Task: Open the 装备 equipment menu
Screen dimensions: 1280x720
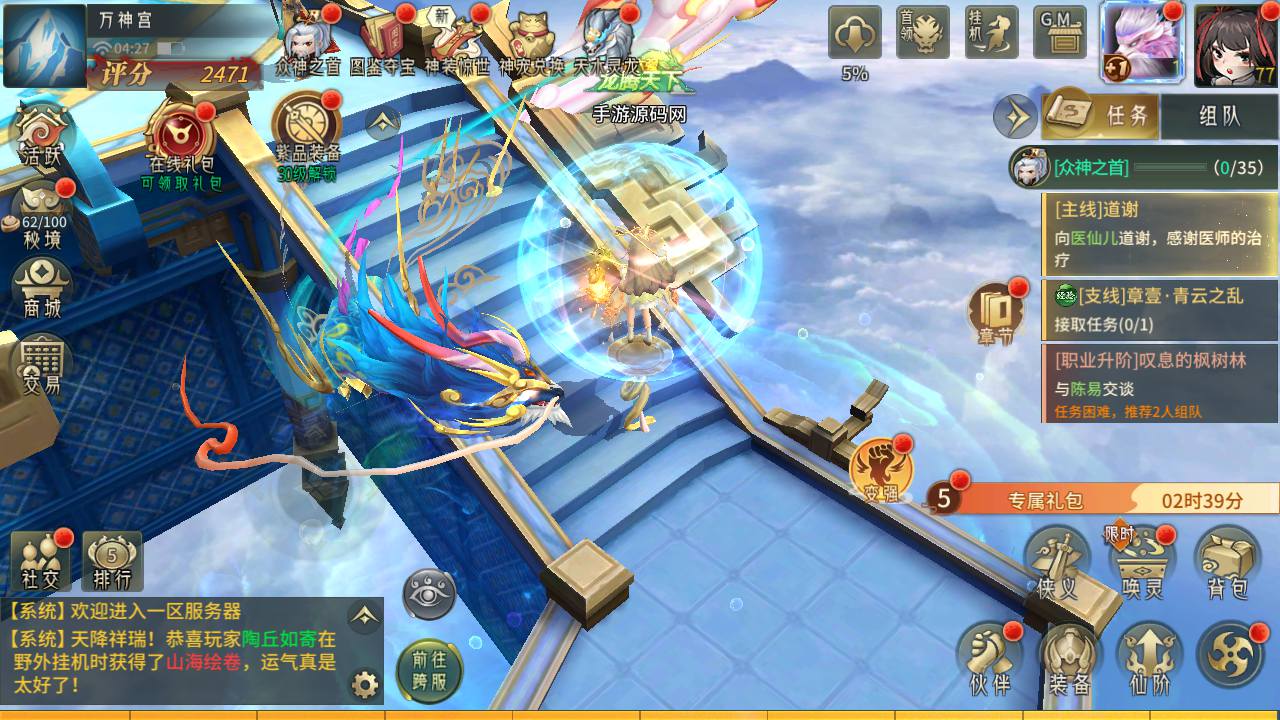Action: coord(1069,660)
